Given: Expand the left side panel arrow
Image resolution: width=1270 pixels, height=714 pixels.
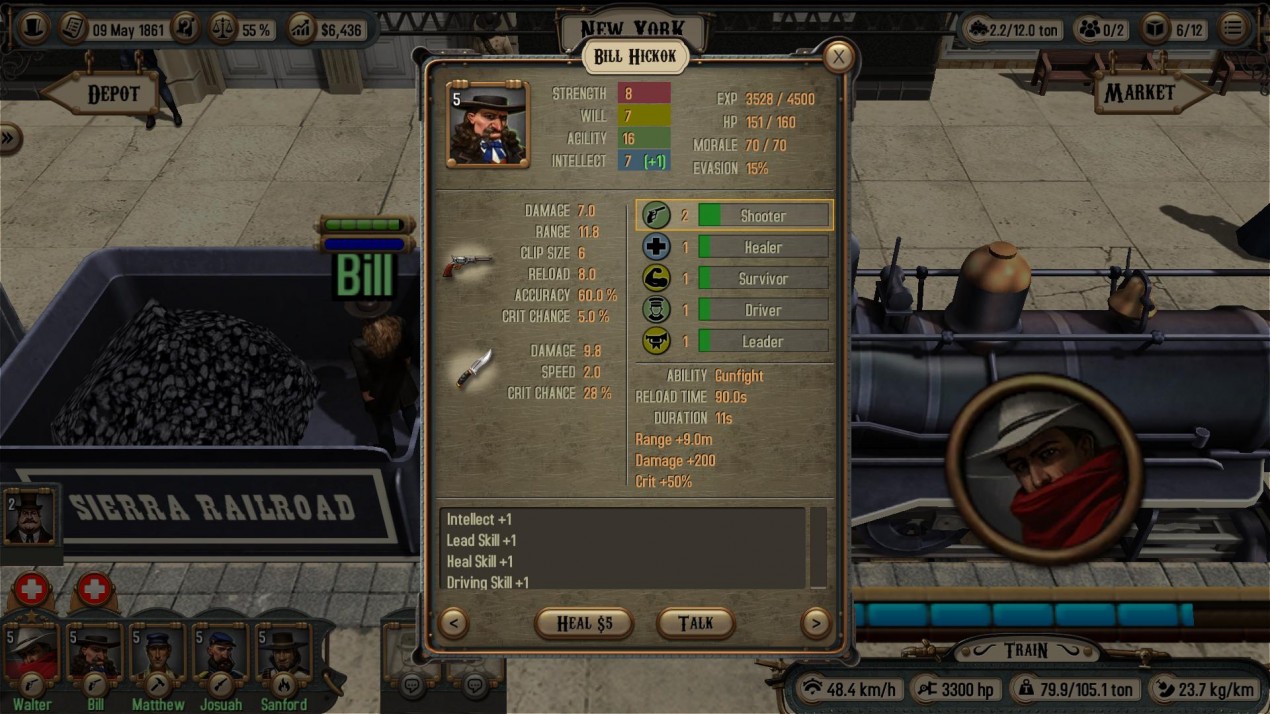Looking at the screenshot, I should coord(9,138).
